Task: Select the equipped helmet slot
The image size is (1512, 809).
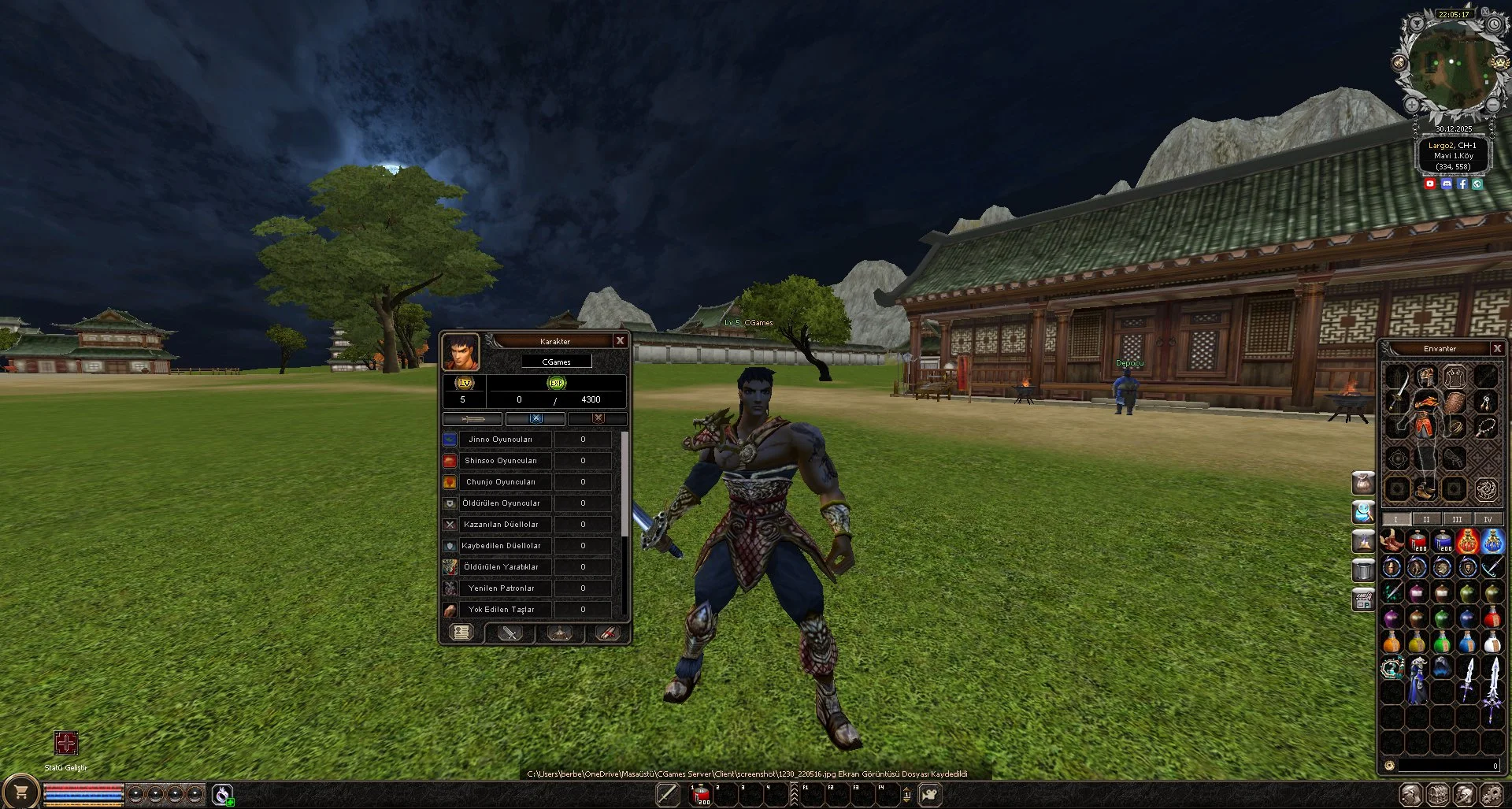Action: click(x=1426, y=376)
